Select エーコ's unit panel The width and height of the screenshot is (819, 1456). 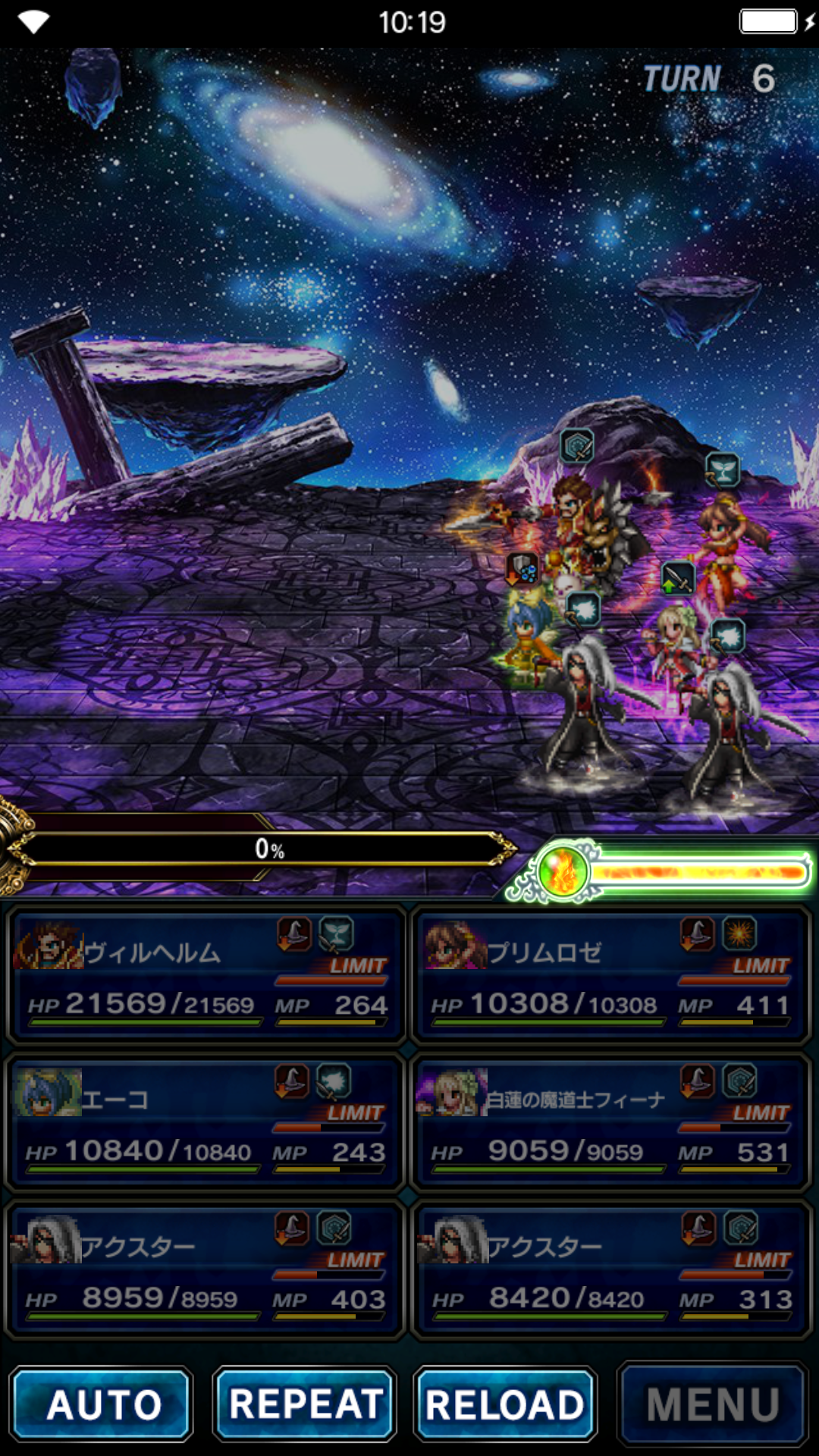point(206,1122)
